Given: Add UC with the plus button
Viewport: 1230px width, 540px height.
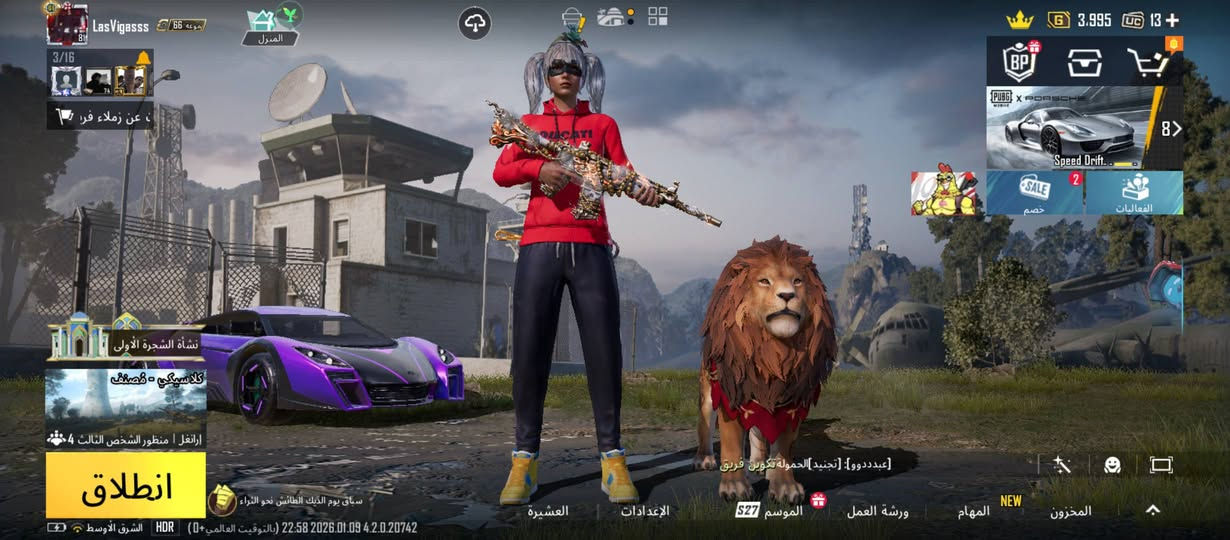Looking at the screenshot, I should [x=1172, y=20].
